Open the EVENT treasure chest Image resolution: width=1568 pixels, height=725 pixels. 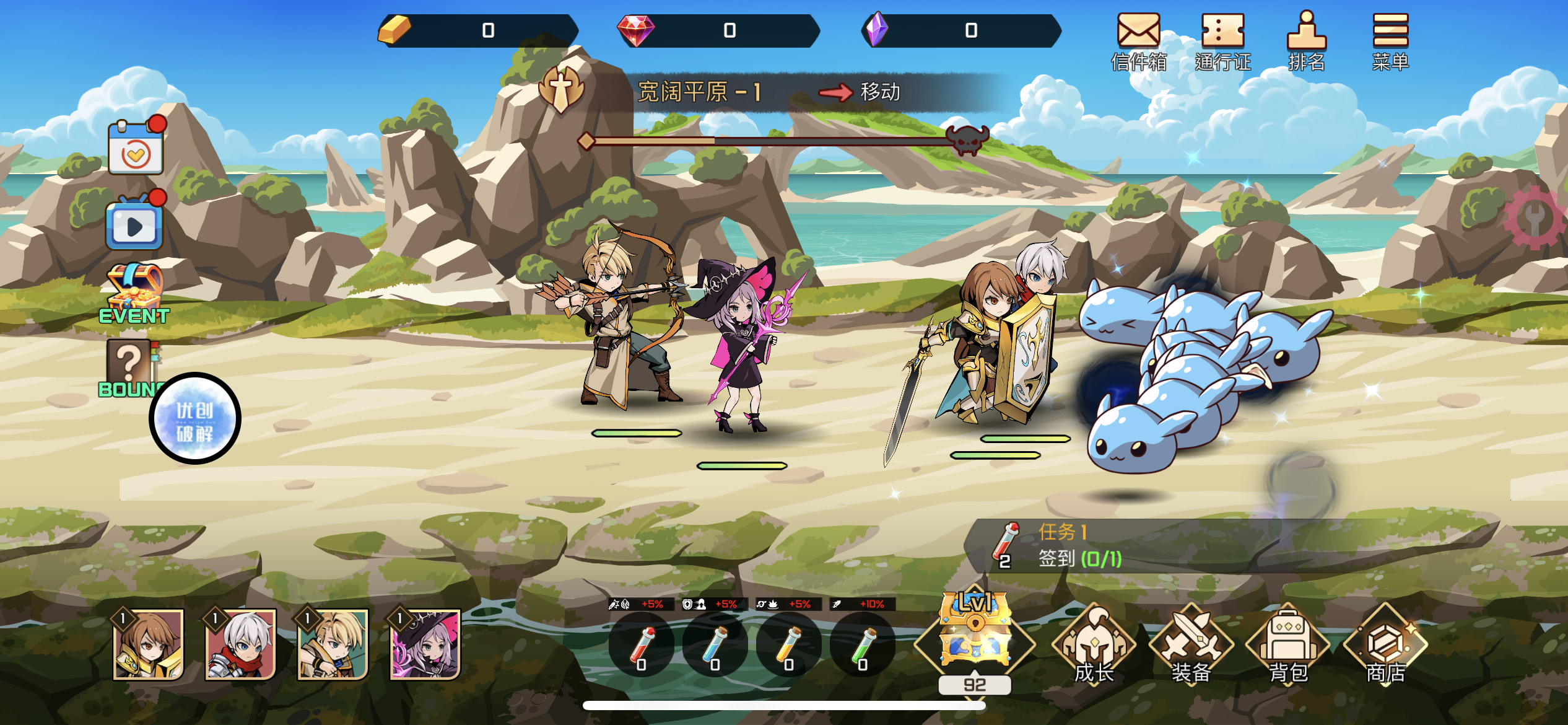pyautogui.click(x=134, y=294)
